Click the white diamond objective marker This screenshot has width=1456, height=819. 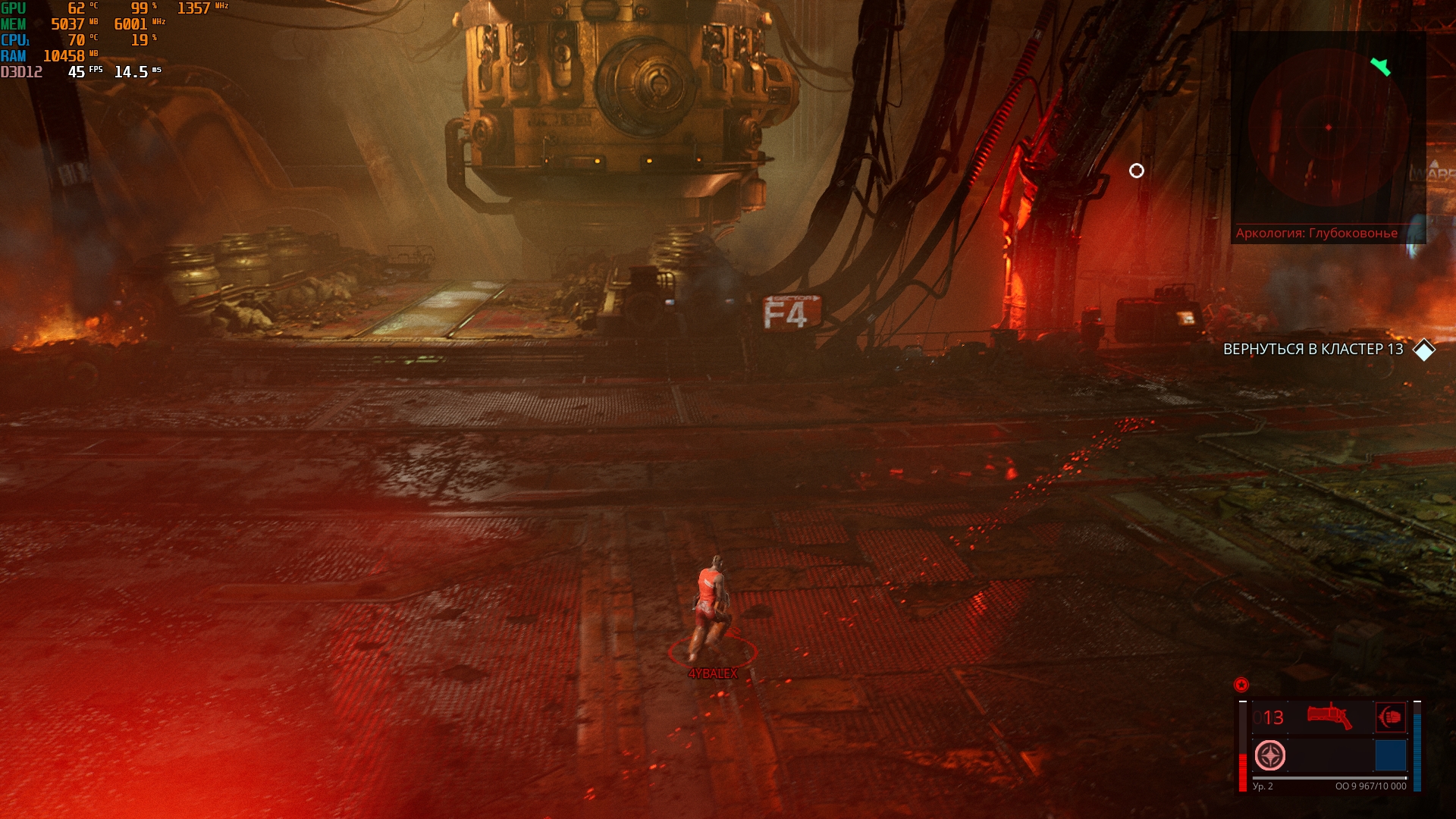(x=1424, y=350)
